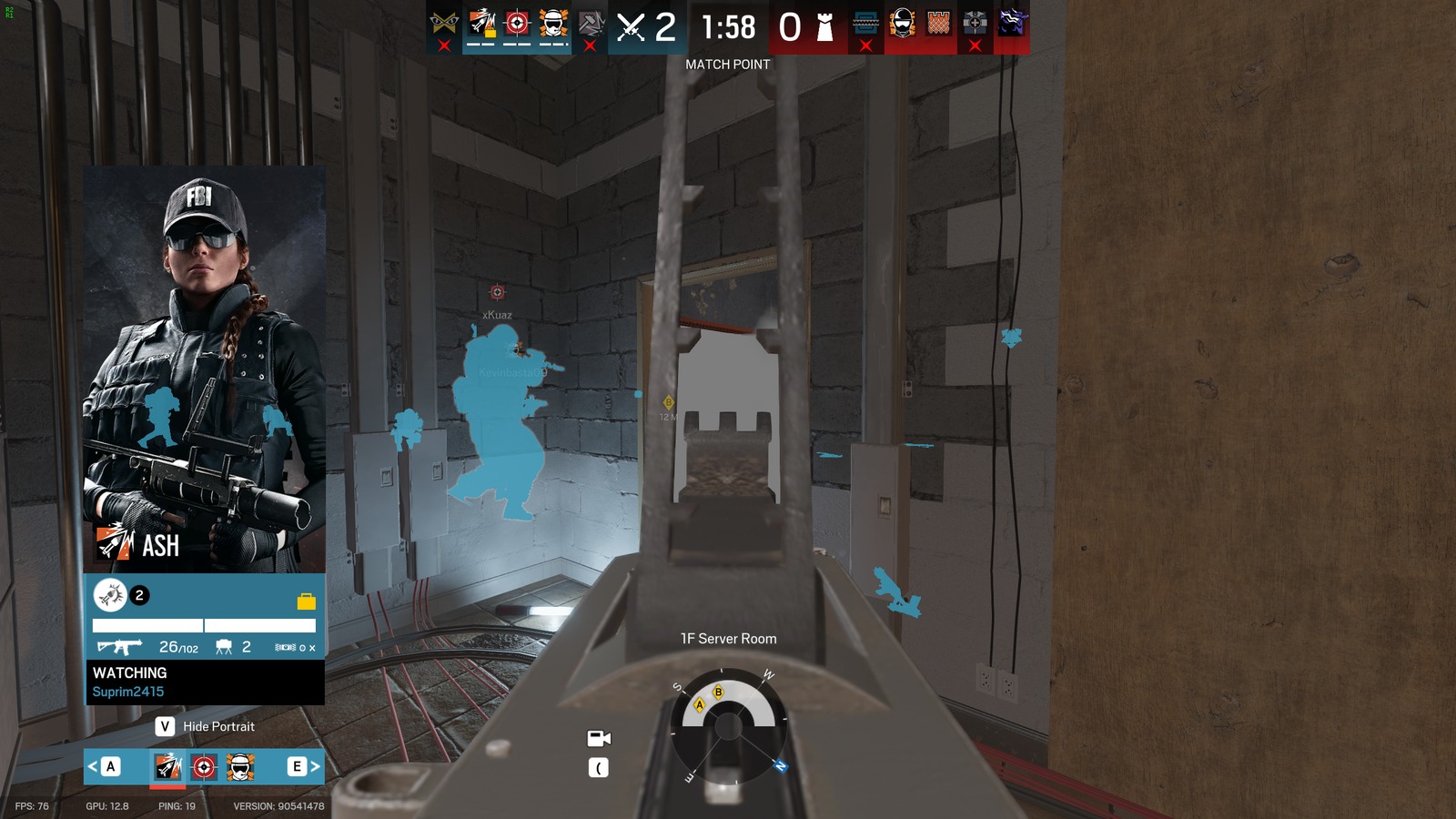
Task: Click the Glaz crosshair icon in the carousel
Action: pos(203,767)
